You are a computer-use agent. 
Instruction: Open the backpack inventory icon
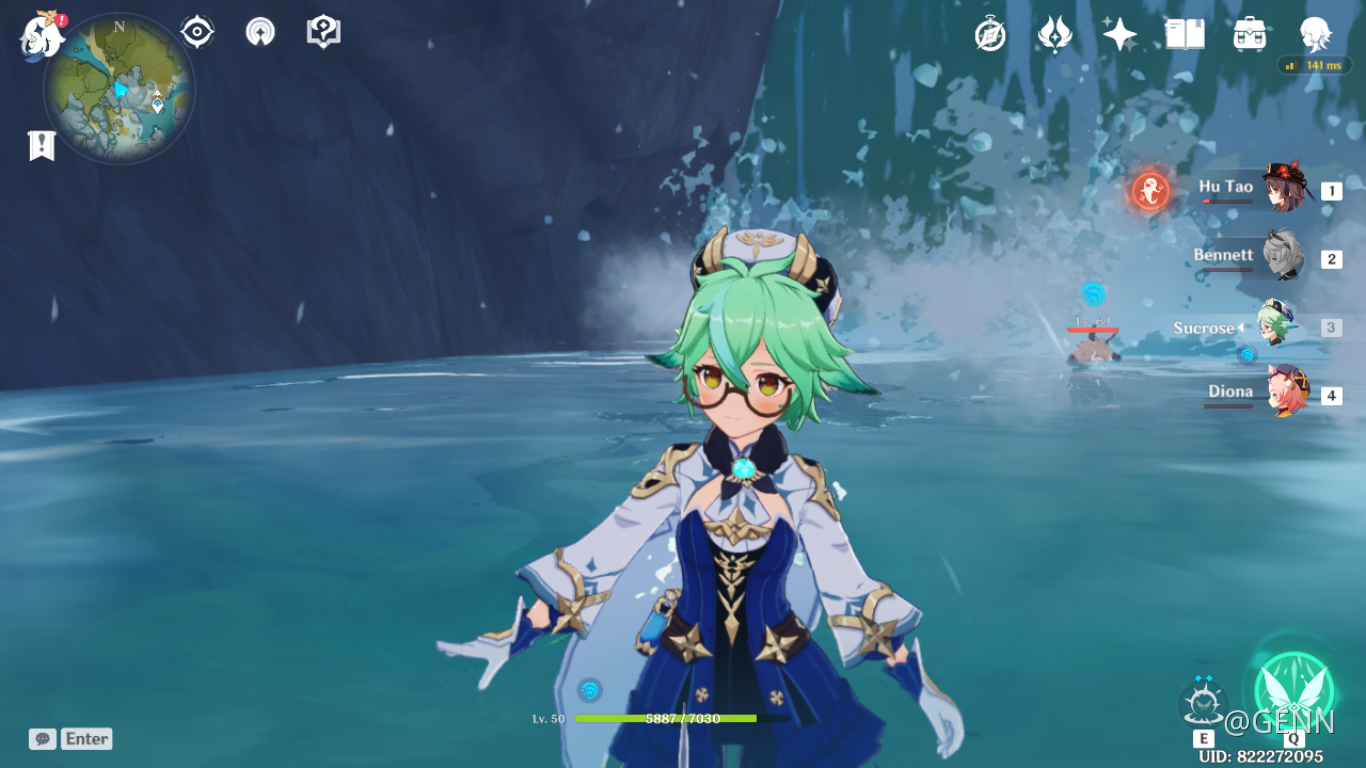click(x=1249, y=35)
